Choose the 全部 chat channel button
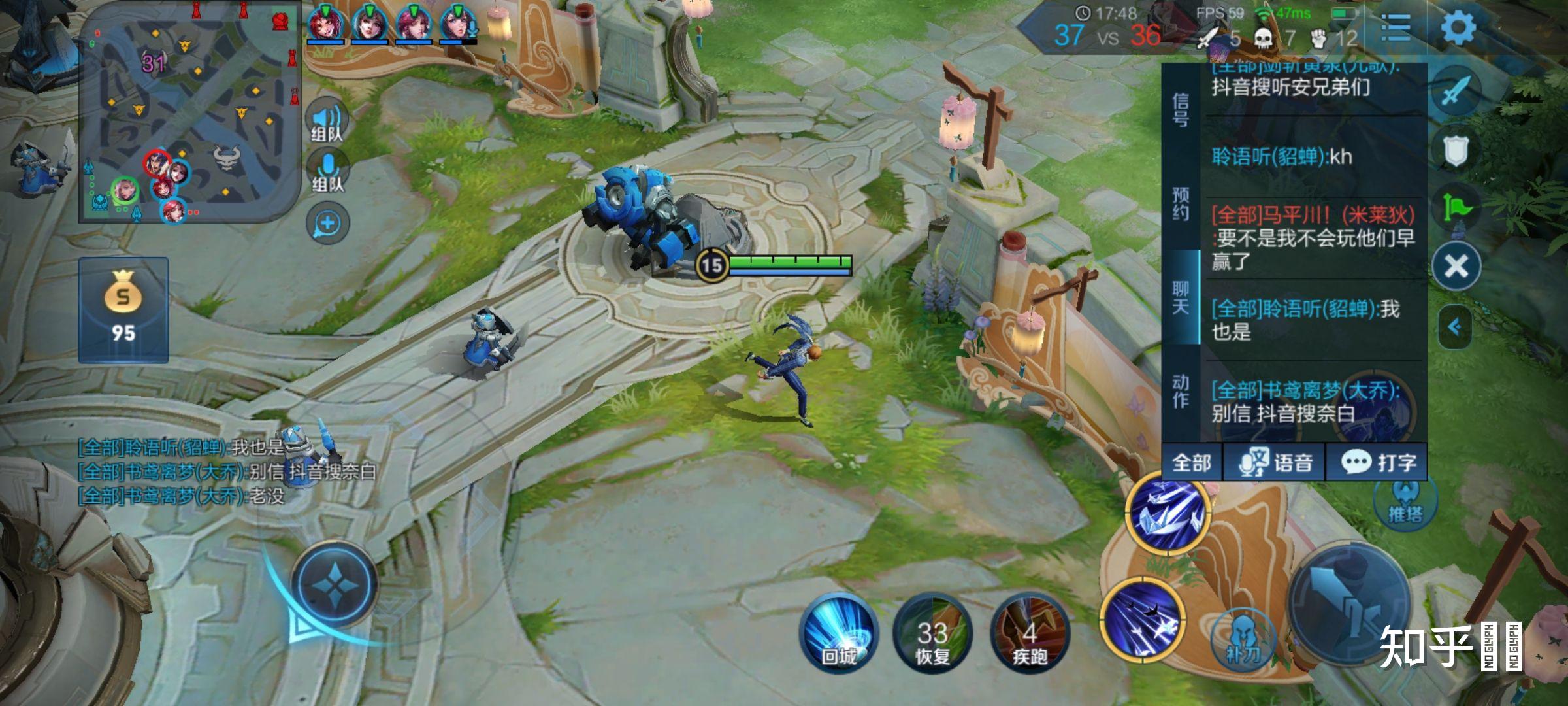Image resolution: width=1568 pixels, height=706 pixels. point(1192,463)
